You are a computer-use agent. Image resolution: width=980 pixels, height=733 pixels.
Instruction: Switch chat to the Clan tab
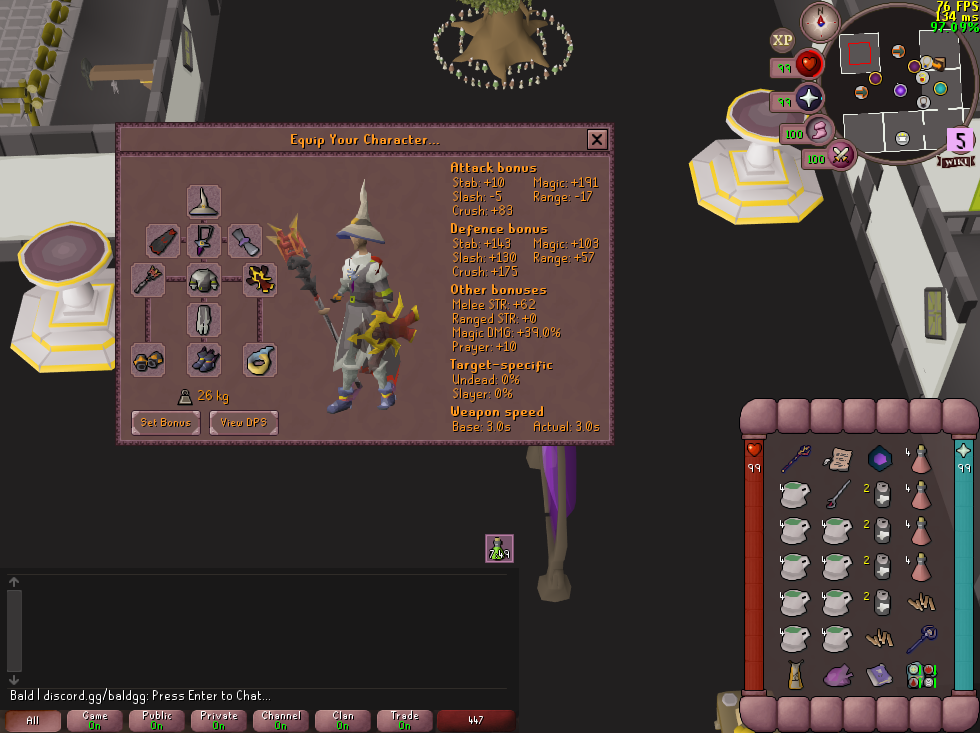(x=343, y=720)
